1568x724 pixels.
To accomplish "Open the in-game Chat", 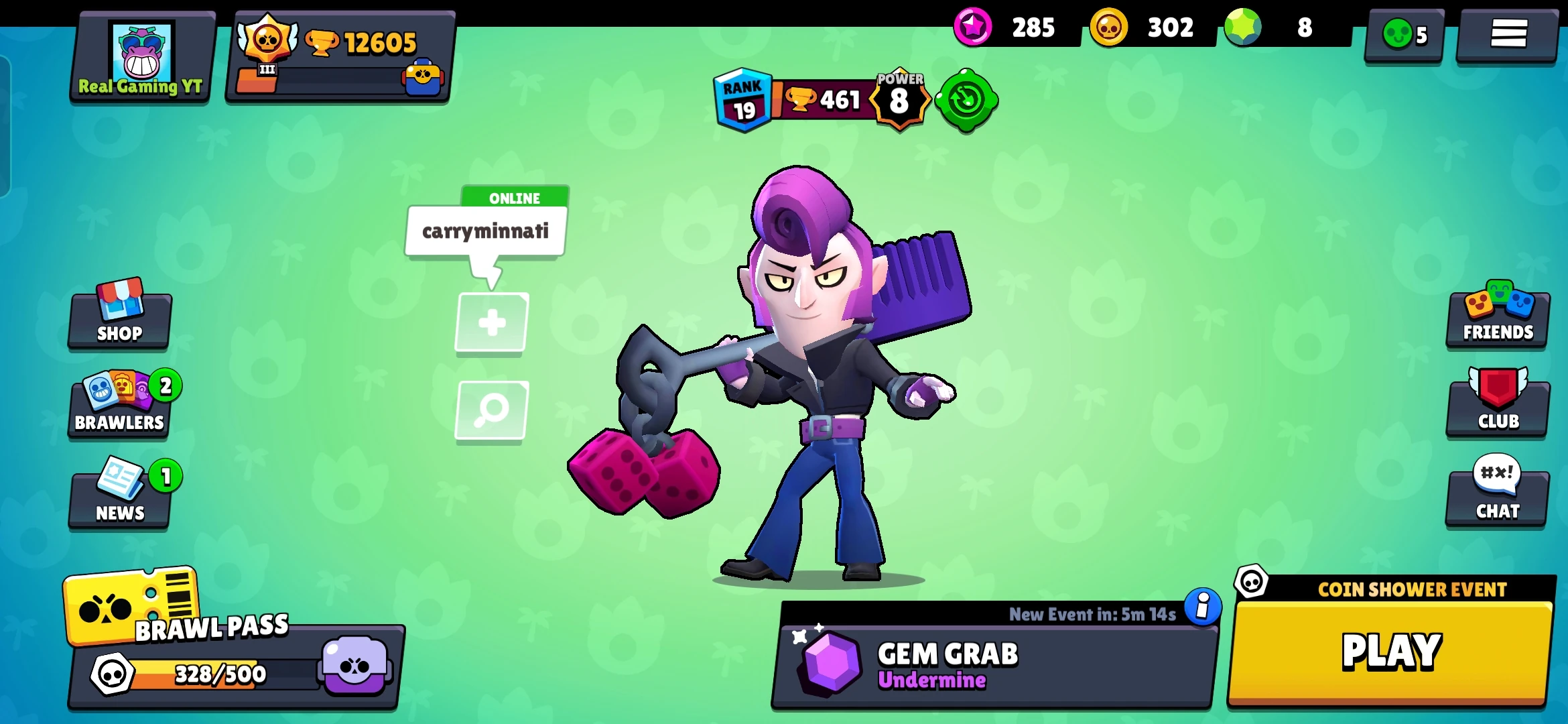I will coord(1498,496).
